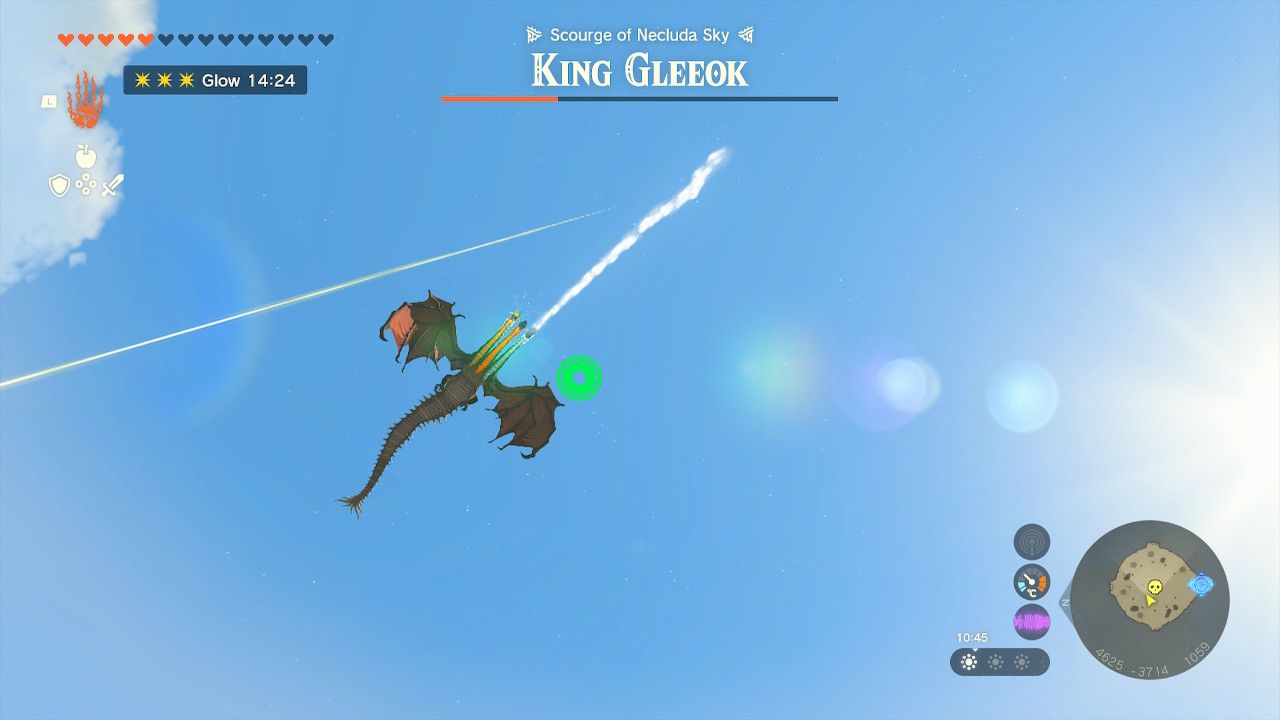Viewport: 1280px width, 720px height.
Task: Click the King Gleeok boss name
Action: point(639,70)
